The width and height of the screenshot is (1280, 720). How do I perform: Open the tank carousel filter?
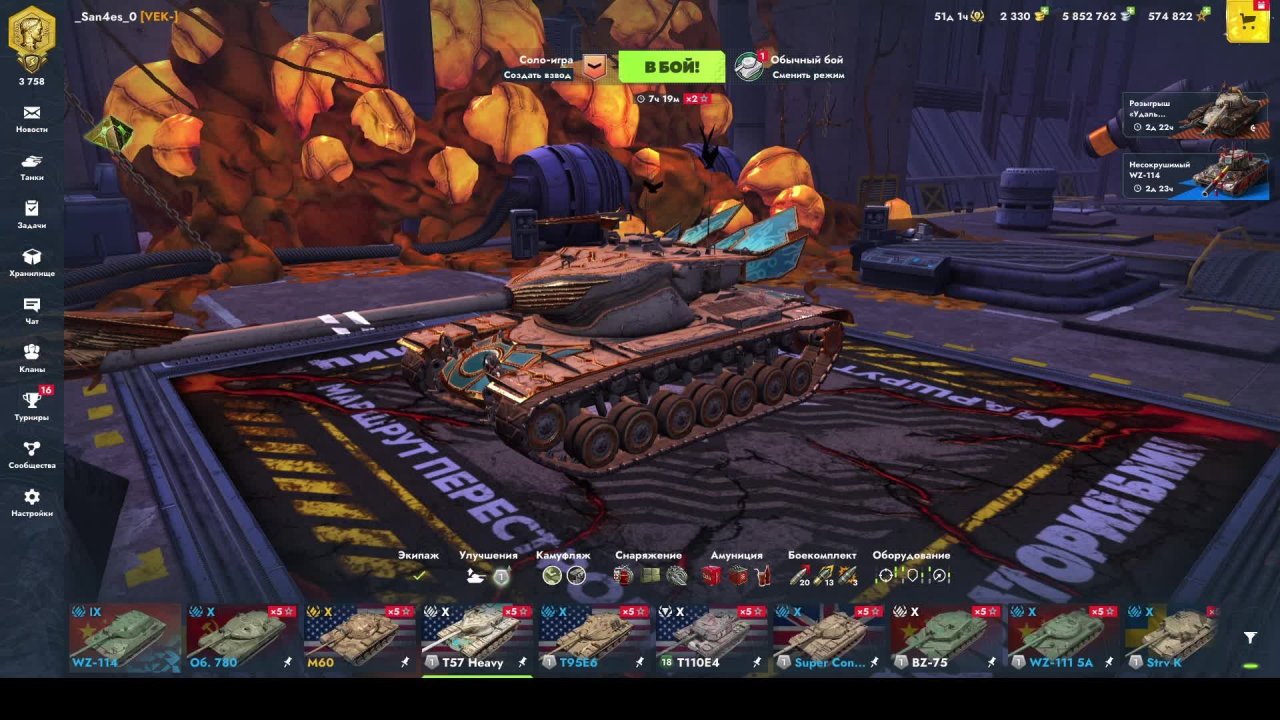[x=1250, y=637]
